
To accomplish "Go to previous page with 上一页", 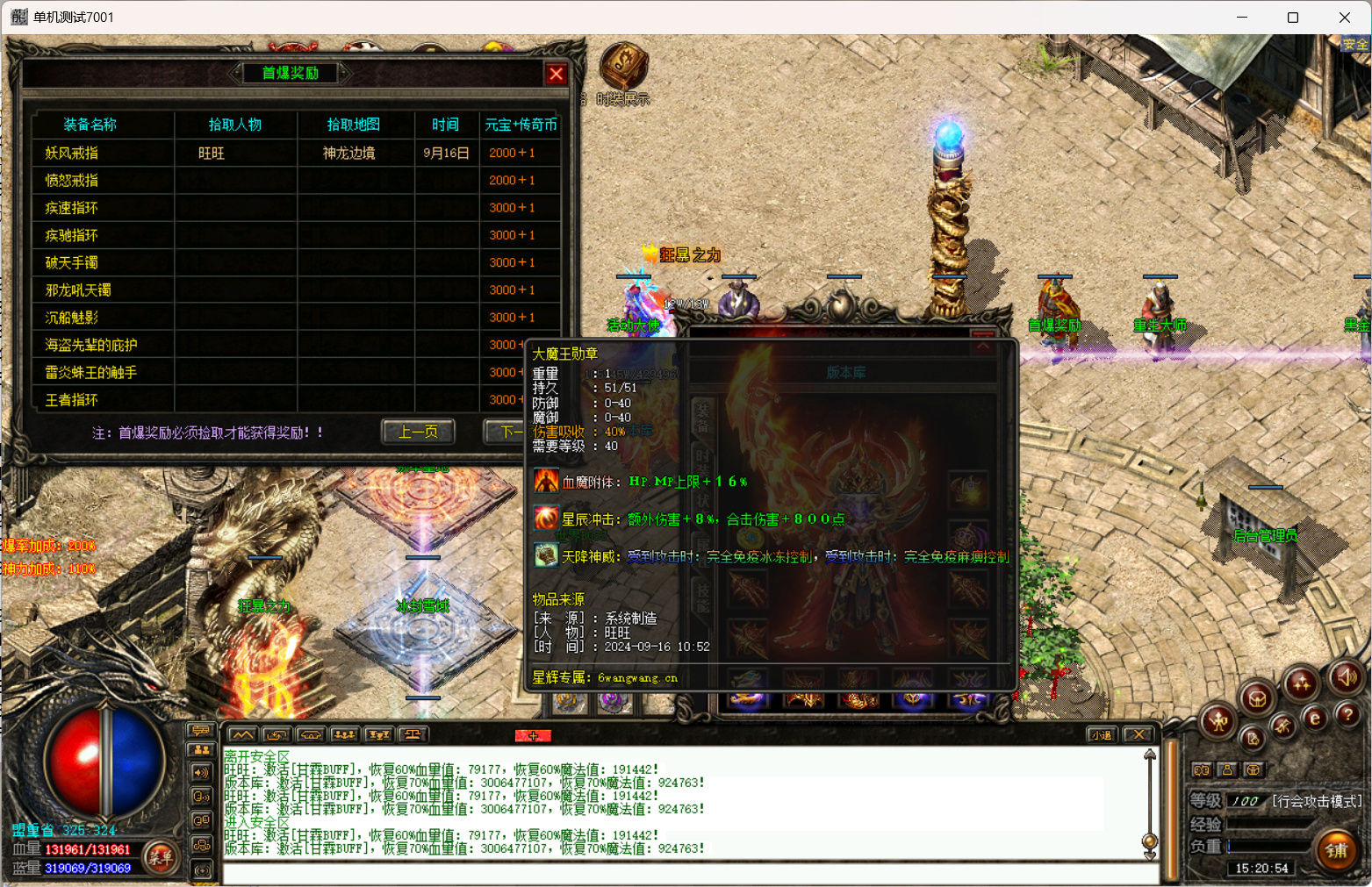I will (418, 432).
